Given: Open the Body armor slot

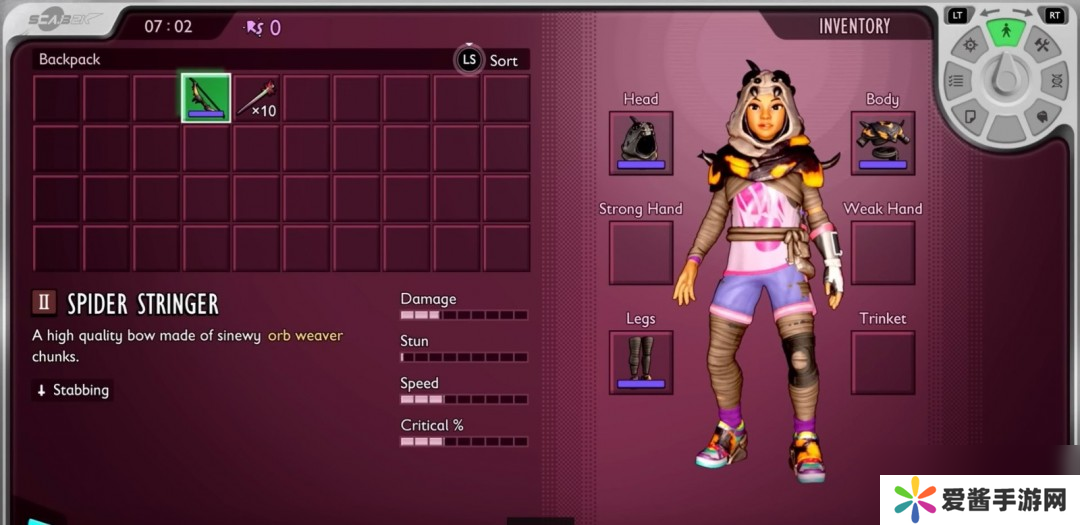Looking at the screenshot, I should pyautogui.click(x=883, y=143).
